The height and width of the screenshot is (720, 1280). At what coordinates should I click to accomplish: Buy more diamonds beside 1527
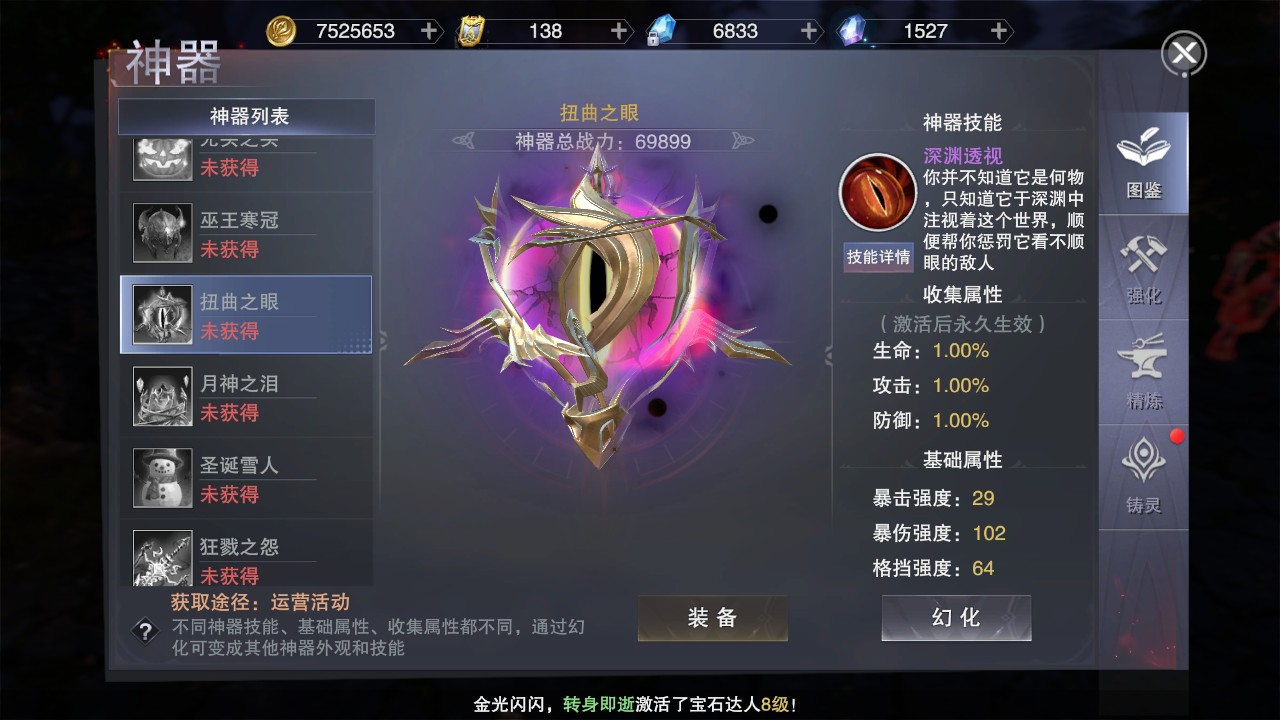[x=998, y=31]
